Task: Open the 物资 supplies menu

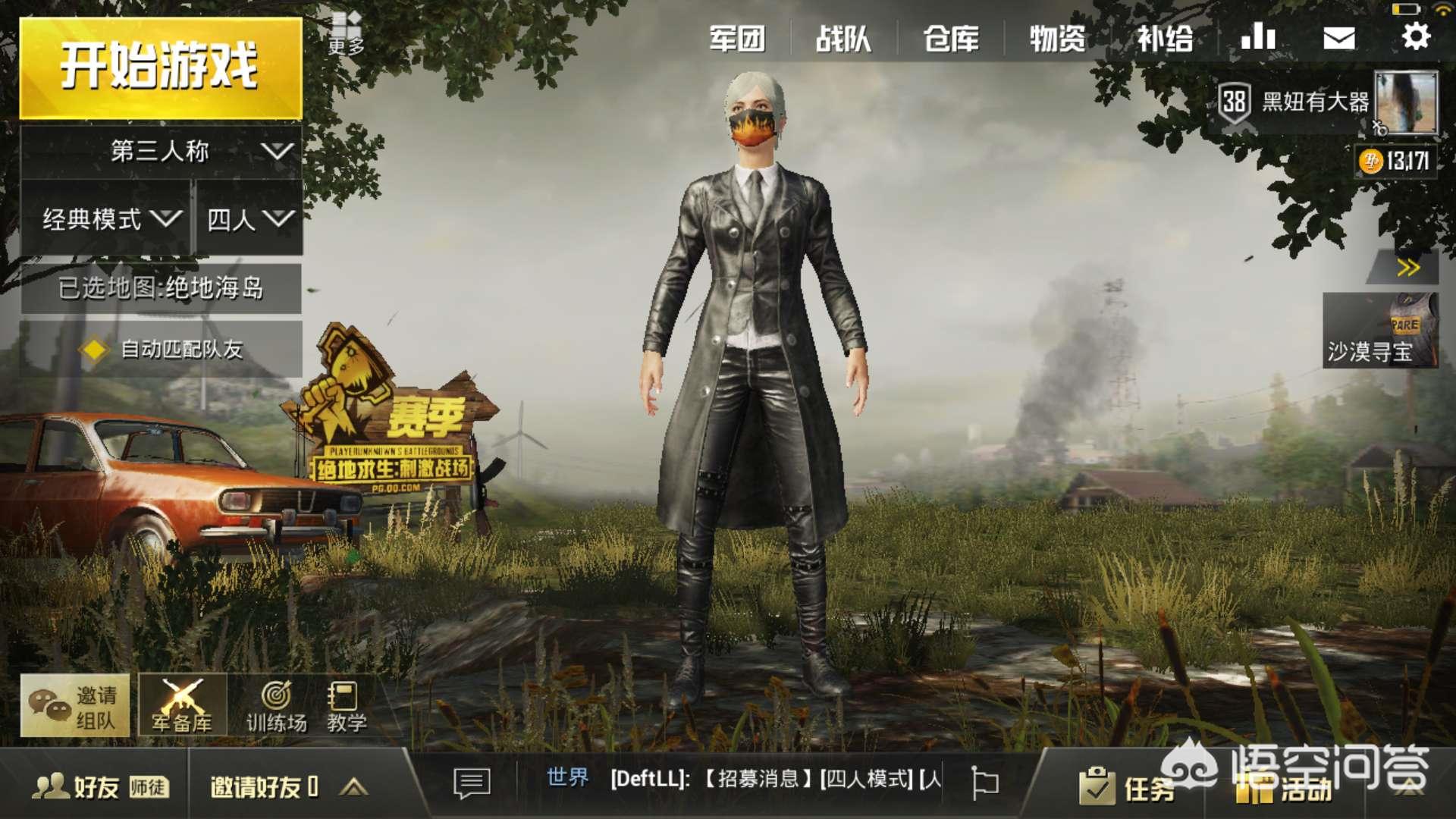Action: [x=1057, y=38]
